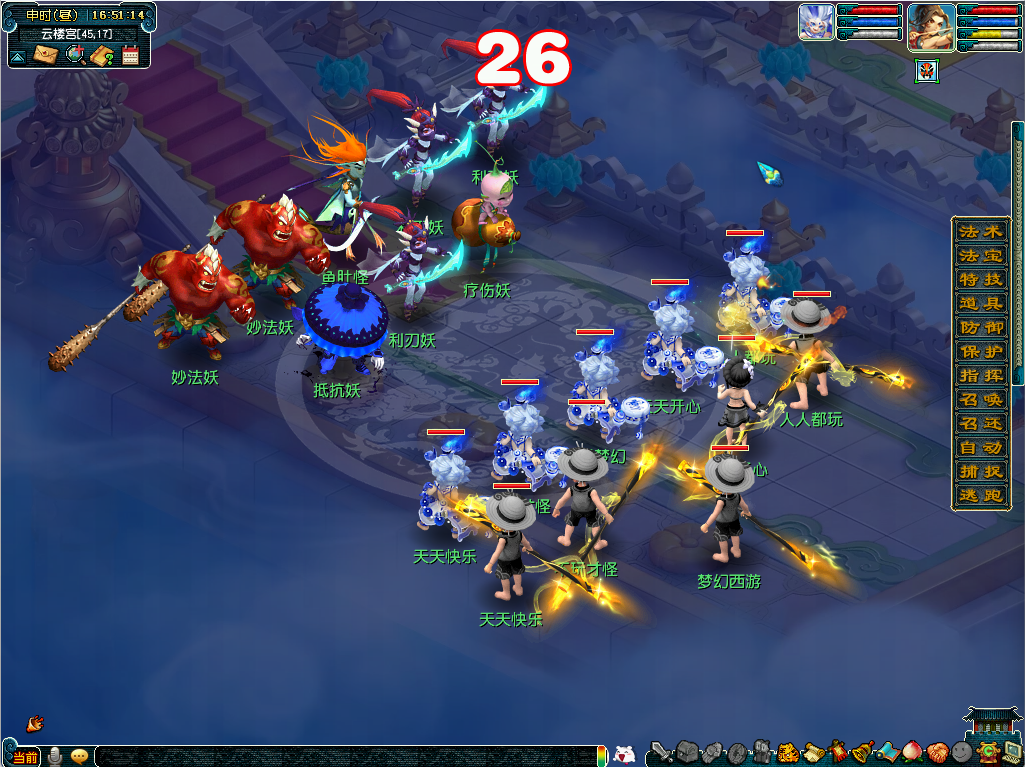The image size is (1025, 767).
Task: Pick the 召唤 summon command
Action: (x=980, y=399)
